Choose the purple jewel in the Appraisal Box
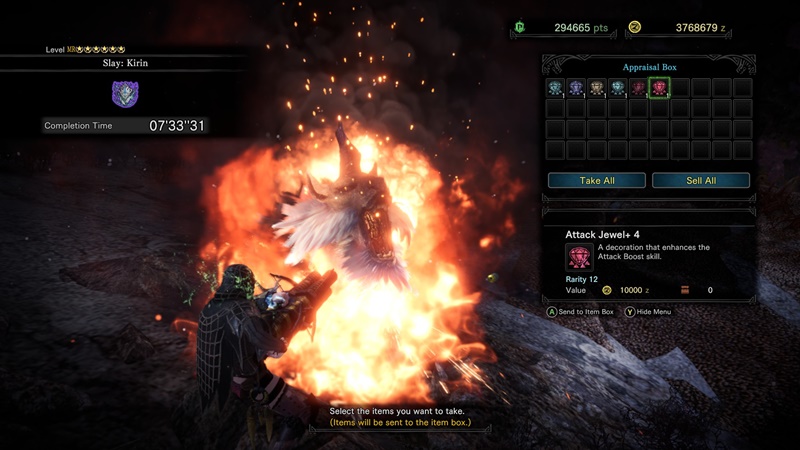This screenshot has width=800, height=450. pos(576,88)
